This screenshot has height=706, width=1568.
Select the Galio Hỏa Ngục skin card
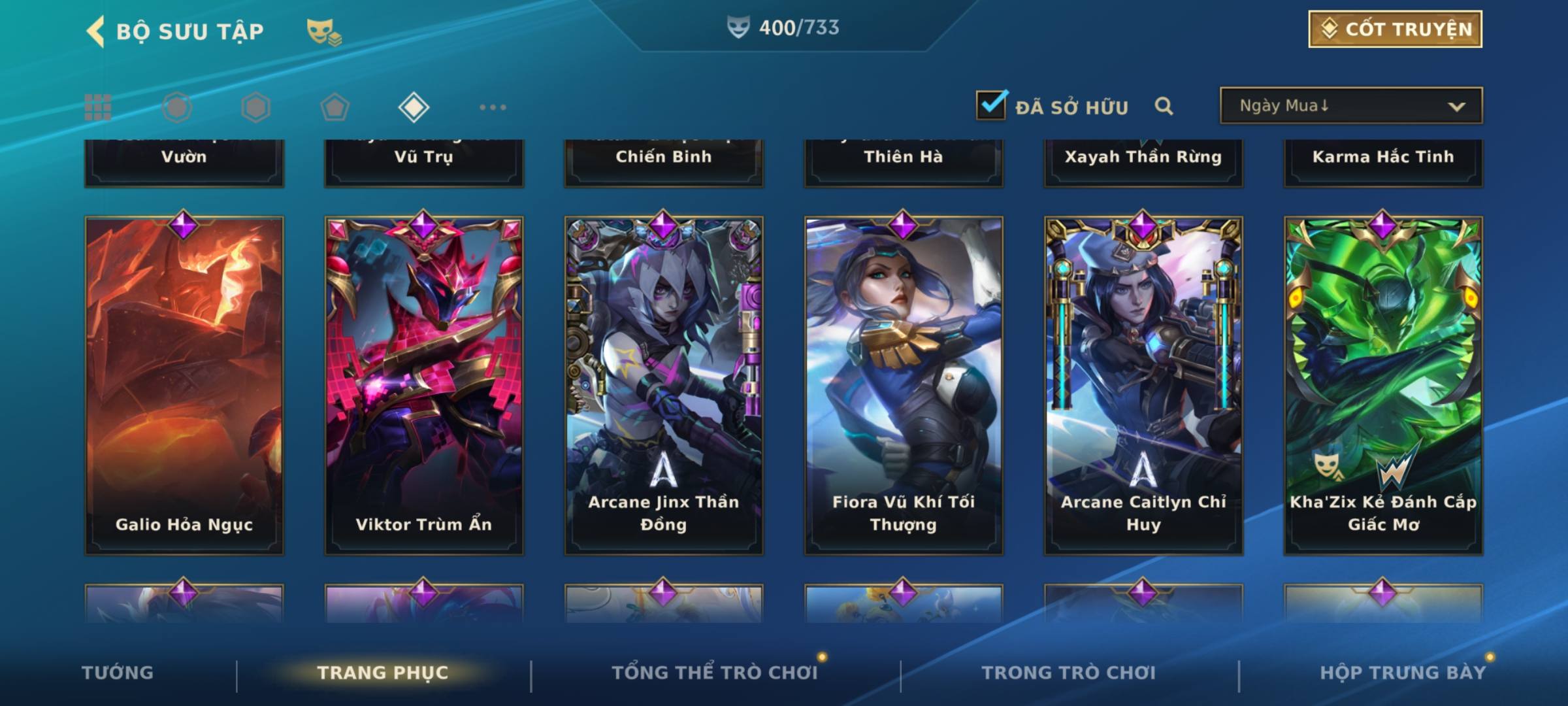point(184,386)
